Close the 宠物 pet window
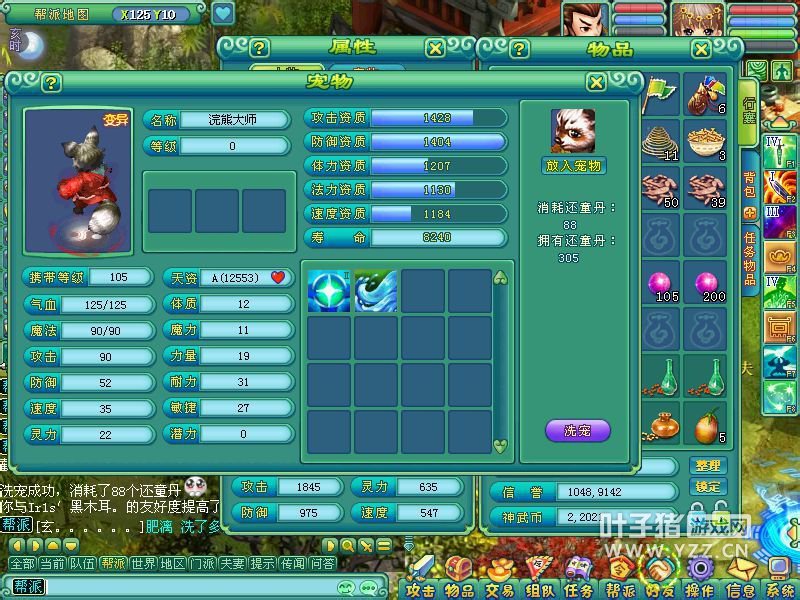800x600 pixels. (596, 82)
